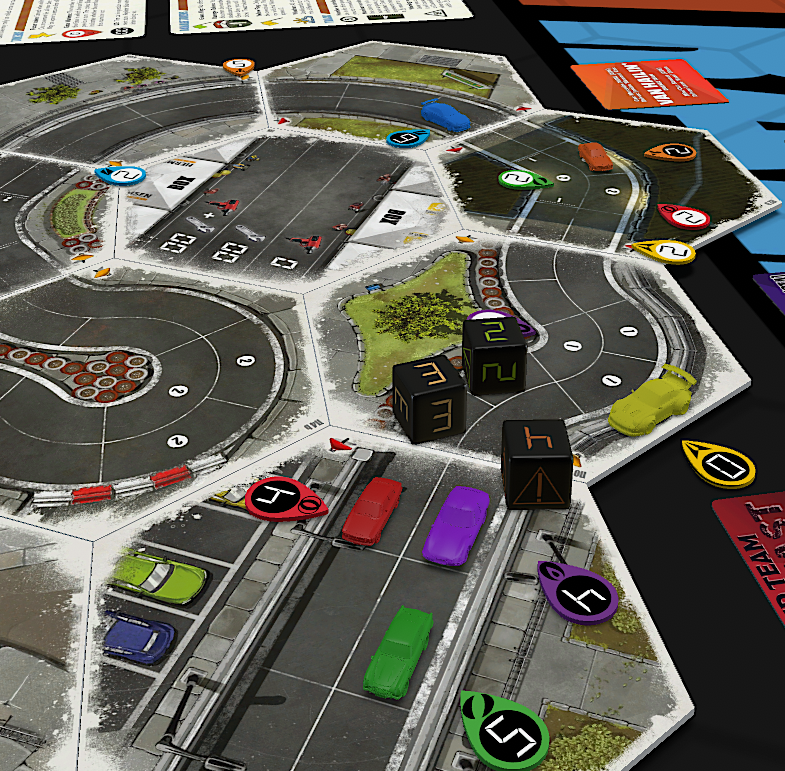Viewport: 785px width, 771px height.
Task: Click the purple gear token beside the track
Action: point(577,593)
